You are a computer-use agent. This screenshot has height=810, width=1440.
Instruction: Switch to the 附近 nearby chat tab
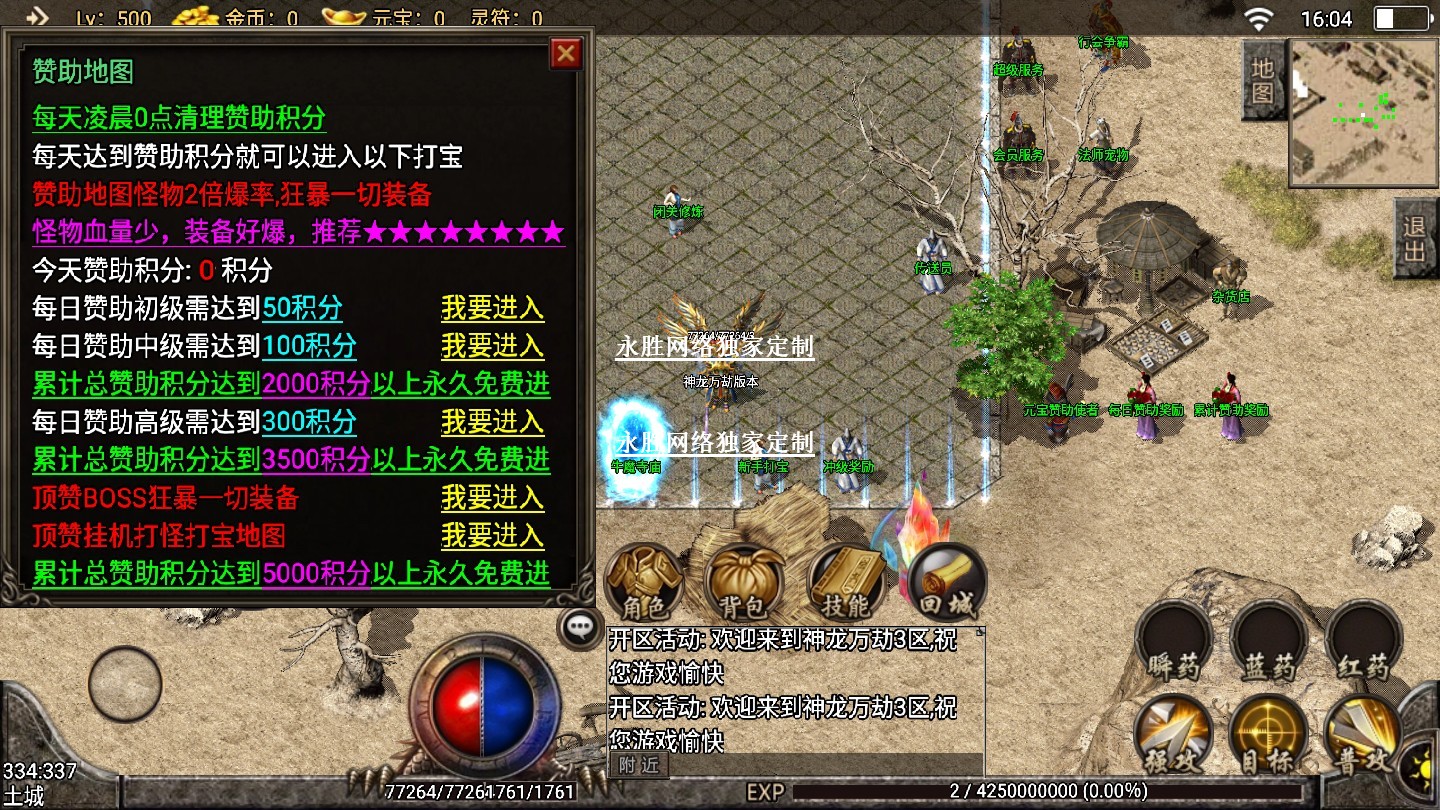click(x=639, y=765)
